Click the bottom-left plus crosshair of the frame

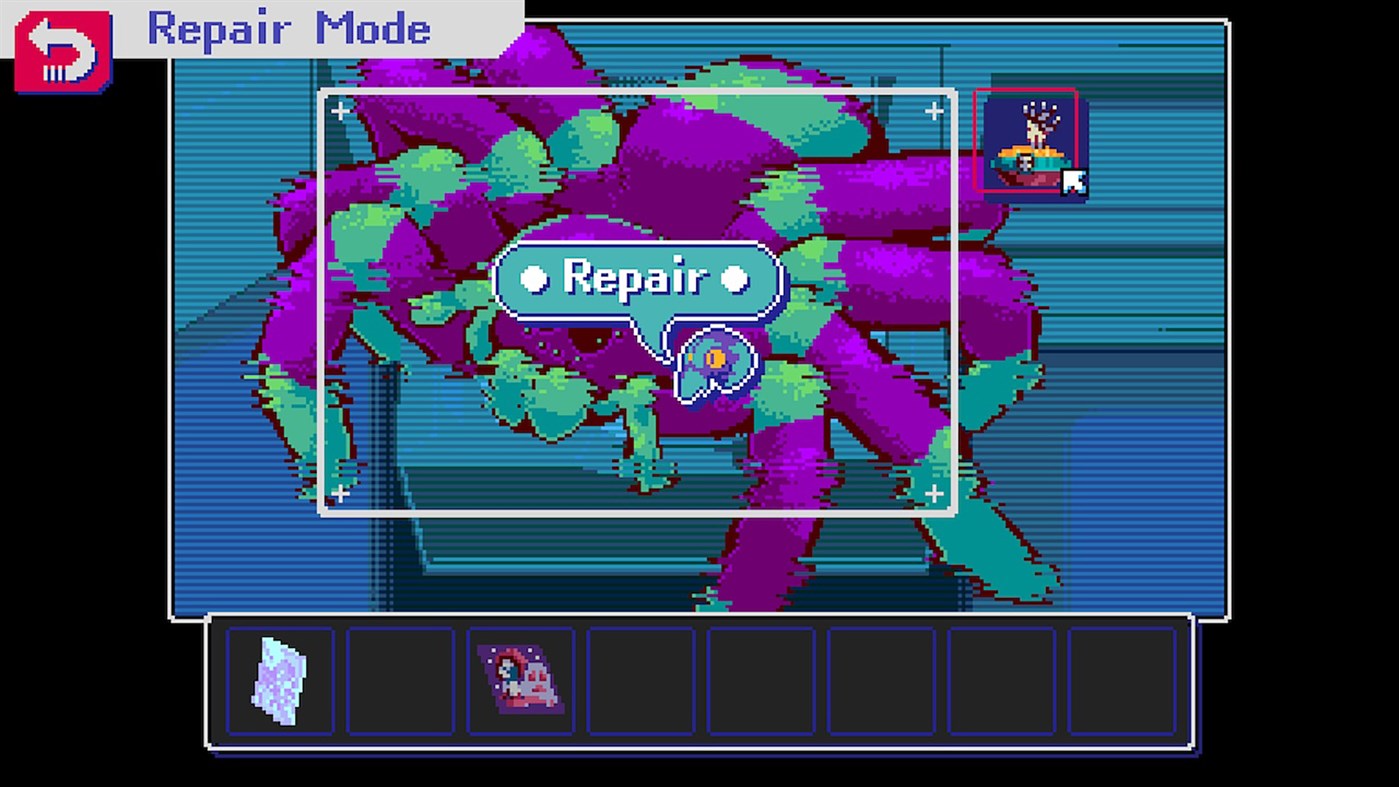[x=340, y=492]
